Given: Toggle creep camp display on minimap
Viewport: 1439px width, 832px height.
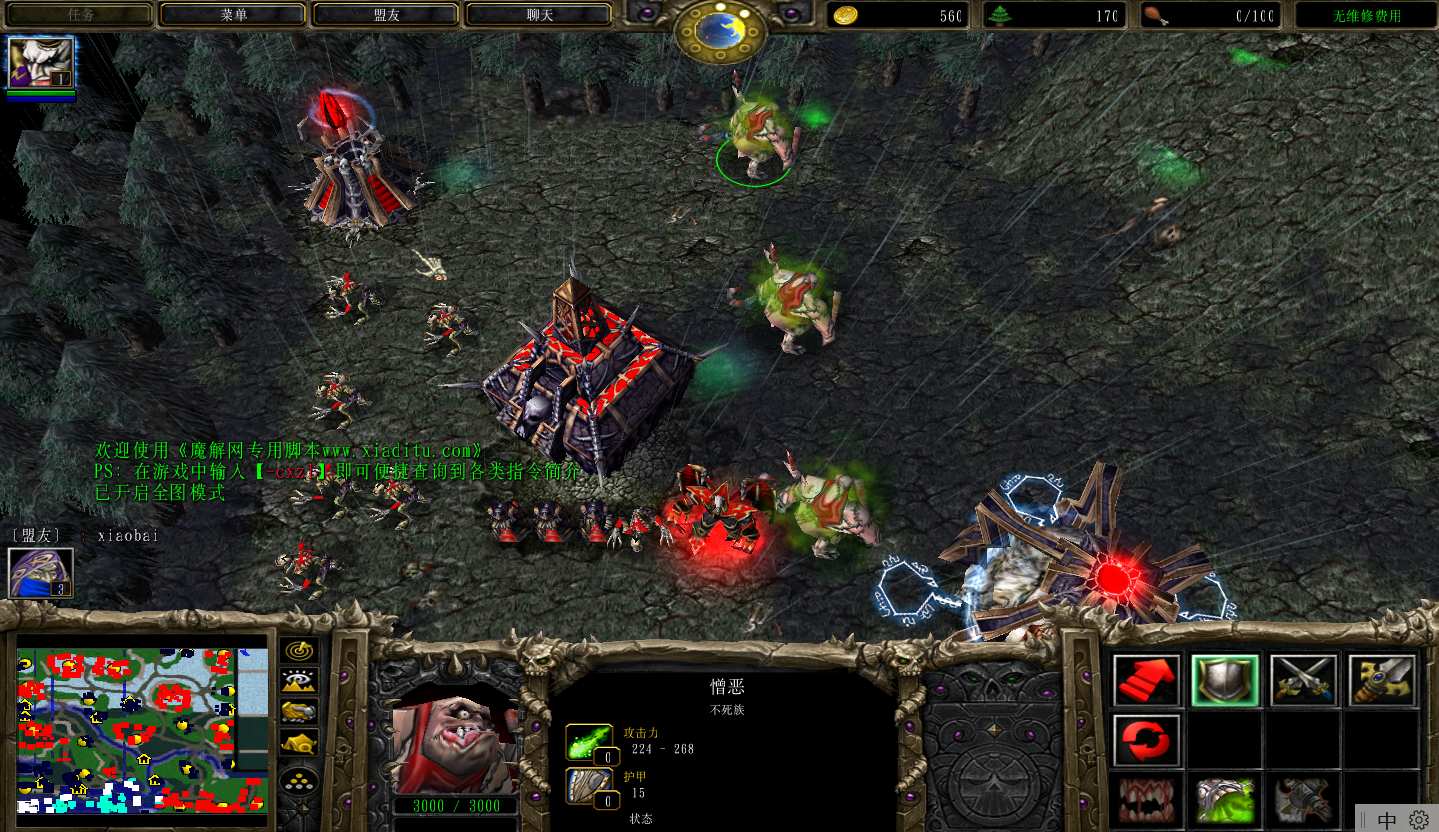Looking at the screenshot, I should click(x=299, y=742).
